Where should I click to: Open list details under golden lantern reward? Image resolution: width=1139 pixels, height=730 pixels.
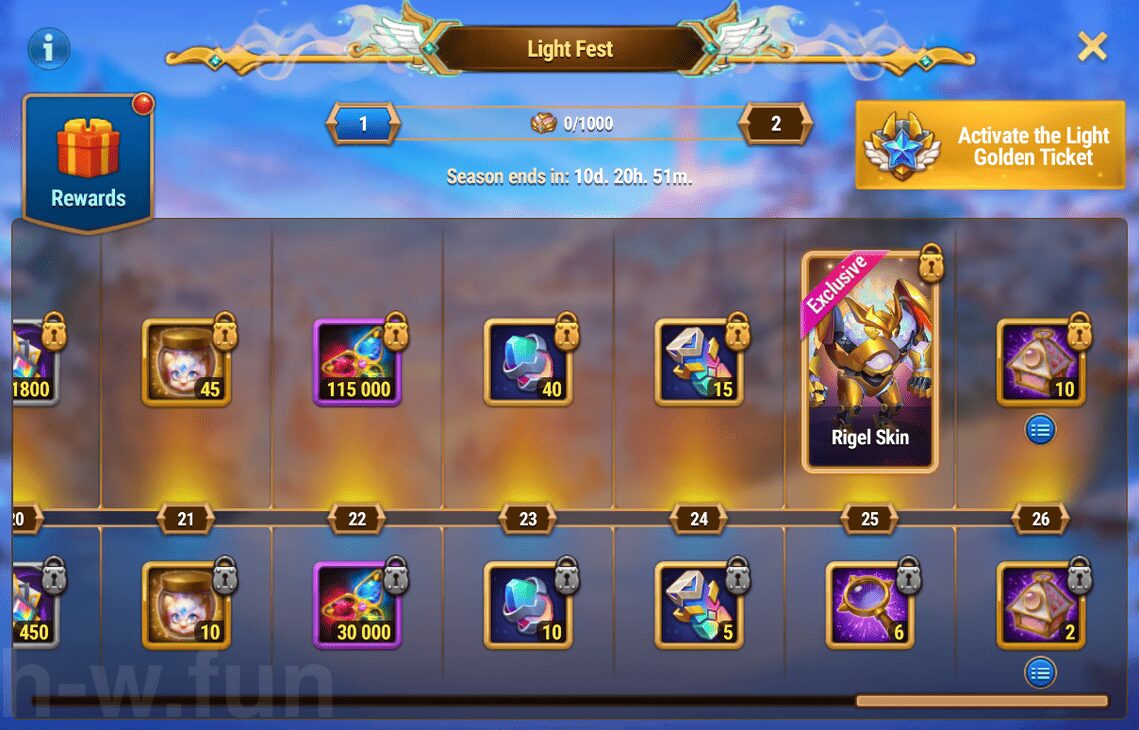[1040, 431]
